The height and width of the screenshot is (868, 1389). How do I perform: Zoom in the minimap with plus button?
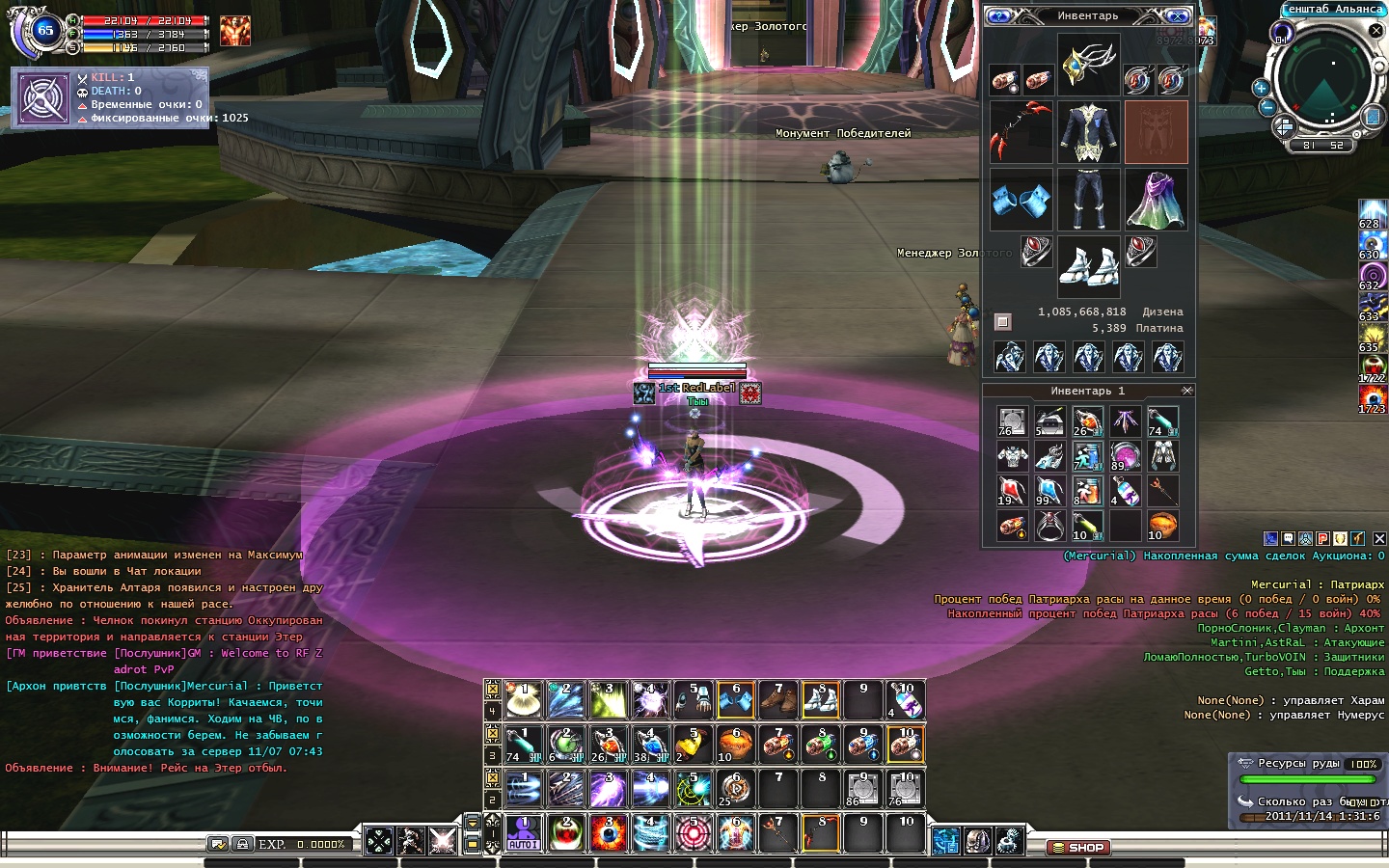pos(1260,88)
